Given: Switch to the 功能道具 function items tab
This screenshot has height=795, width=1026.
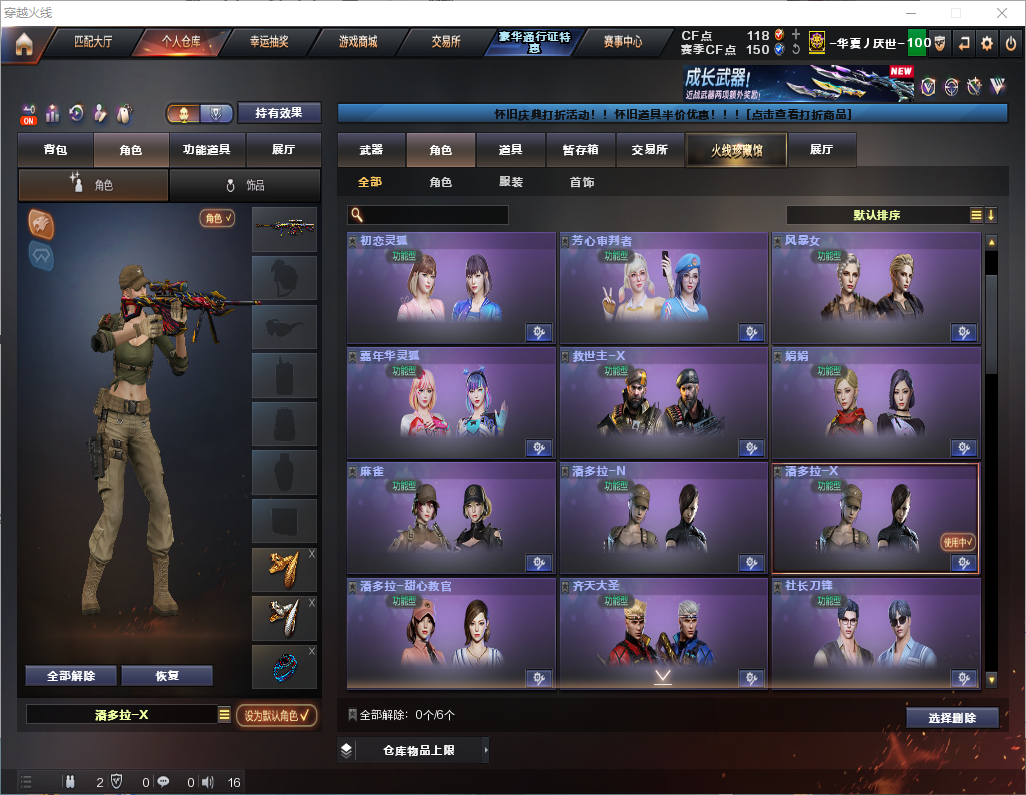Looking at the screenshot, I should coord(207,150).
